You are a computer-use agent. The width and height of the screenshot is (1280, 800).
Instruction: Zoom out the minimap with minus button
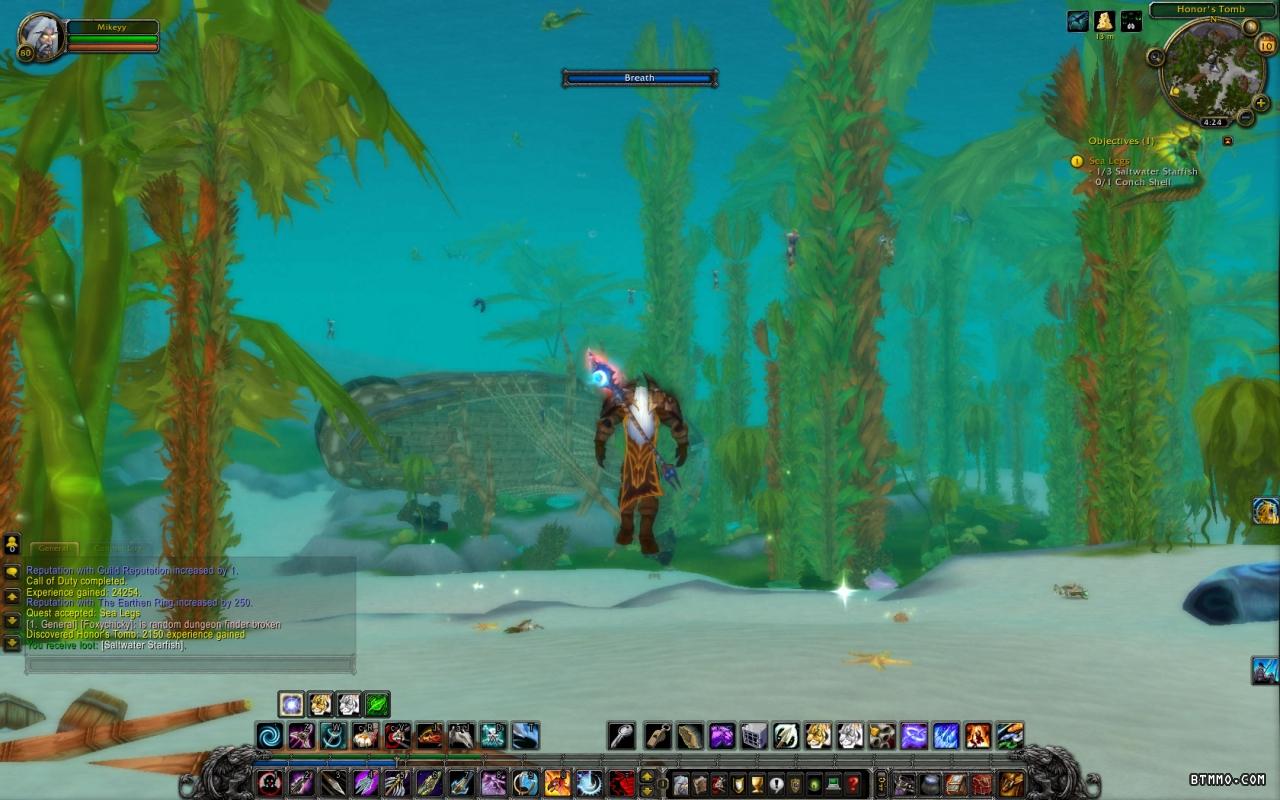click(x=1246, y=118)
